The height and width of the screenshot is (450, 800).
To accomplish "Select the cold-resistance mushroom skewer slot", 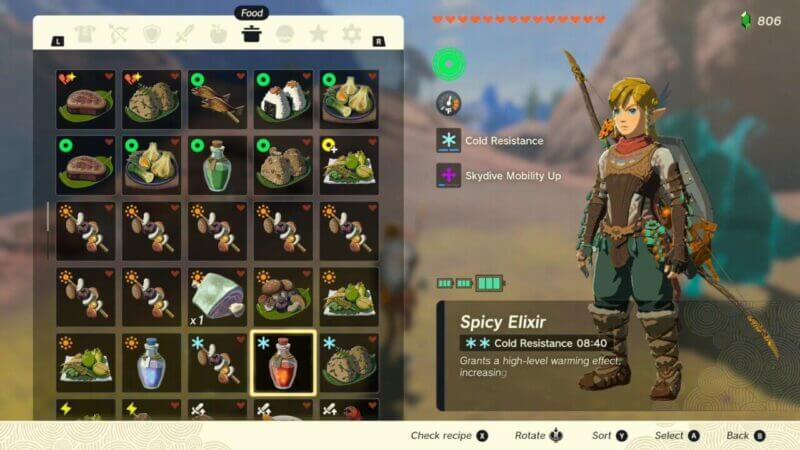I will [217, 361].
